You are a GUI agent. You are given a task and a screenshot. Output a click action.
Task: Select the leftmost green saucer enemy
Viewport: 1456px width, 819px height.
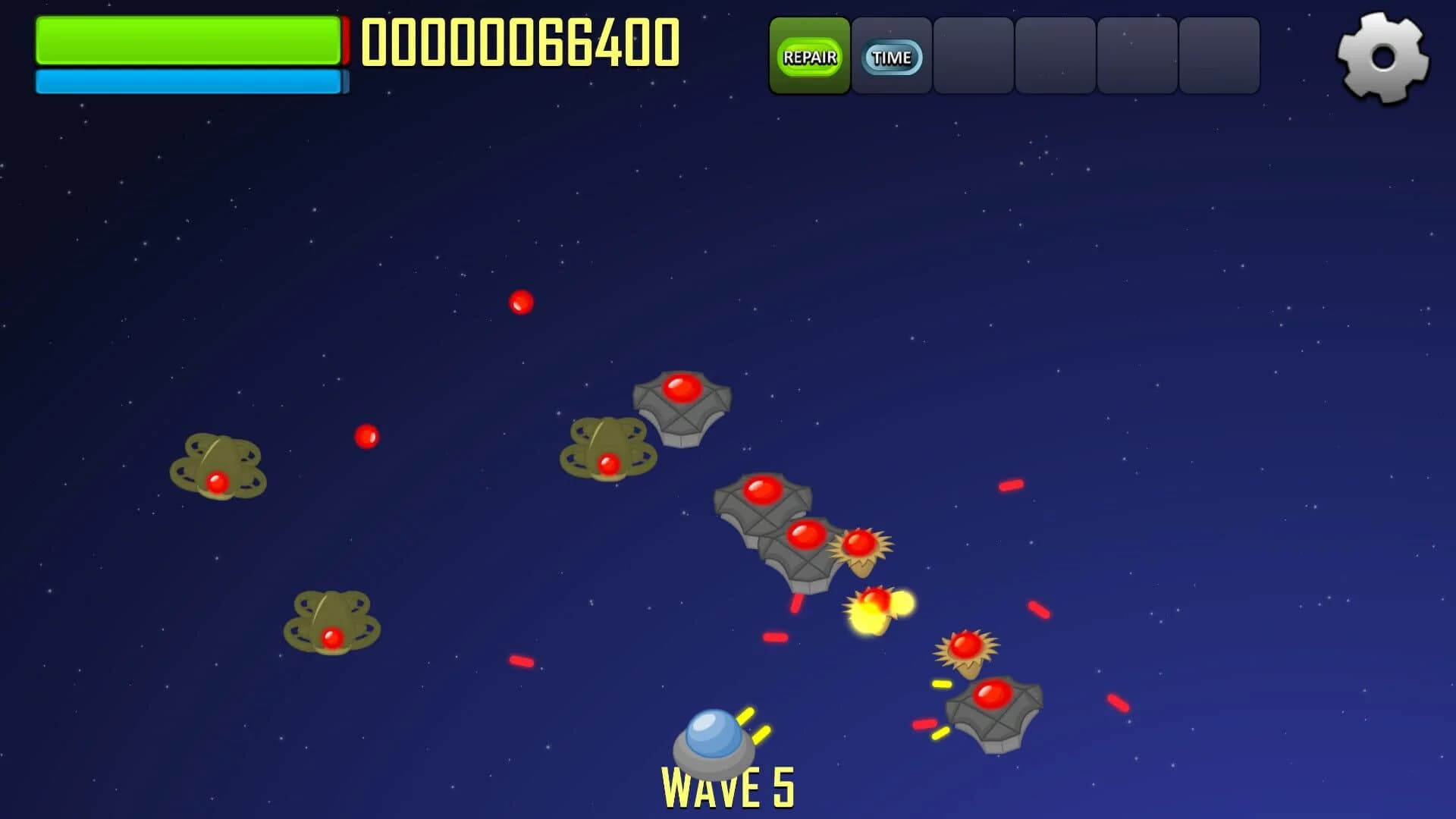[220, 466]
